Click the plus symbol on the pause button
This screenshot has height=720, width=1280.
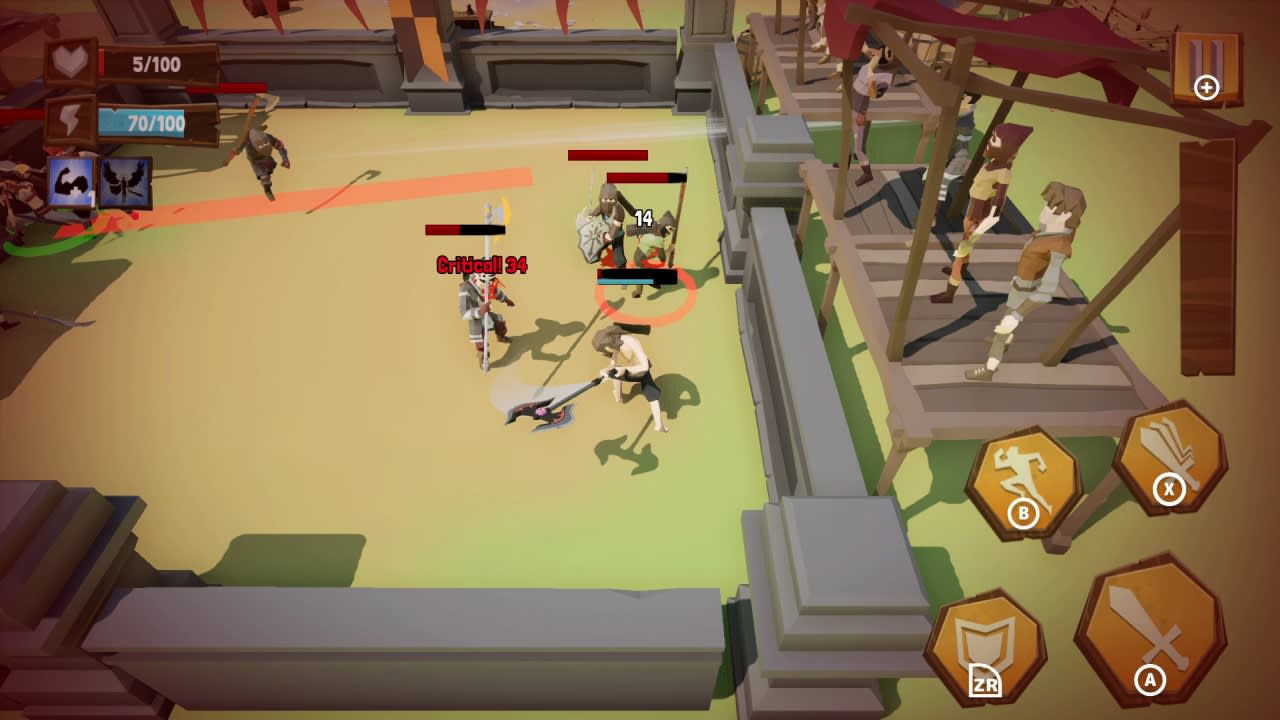click(1208, 89)
